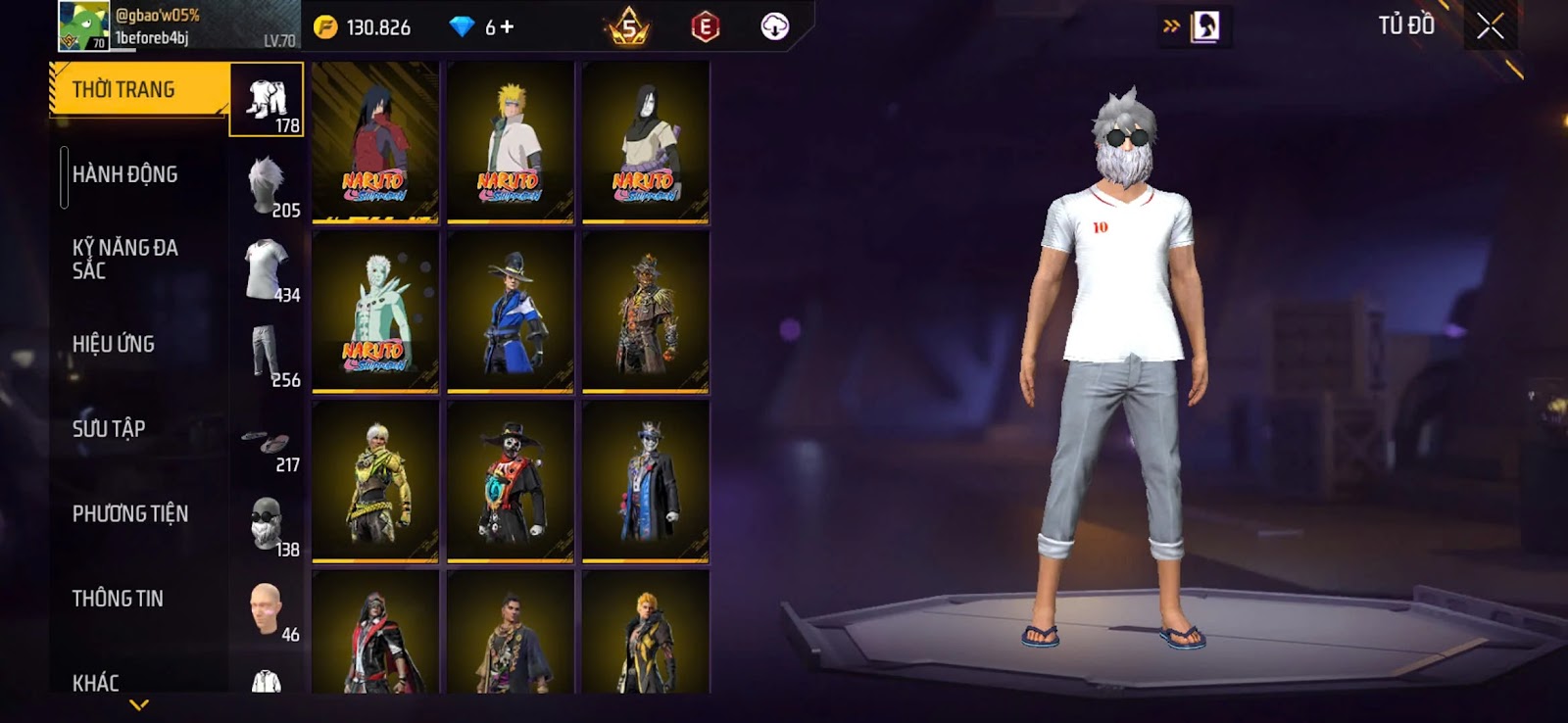Go to the Sưu Tập tab
This screenshot has width=1568, height=723.
(108, 429)
